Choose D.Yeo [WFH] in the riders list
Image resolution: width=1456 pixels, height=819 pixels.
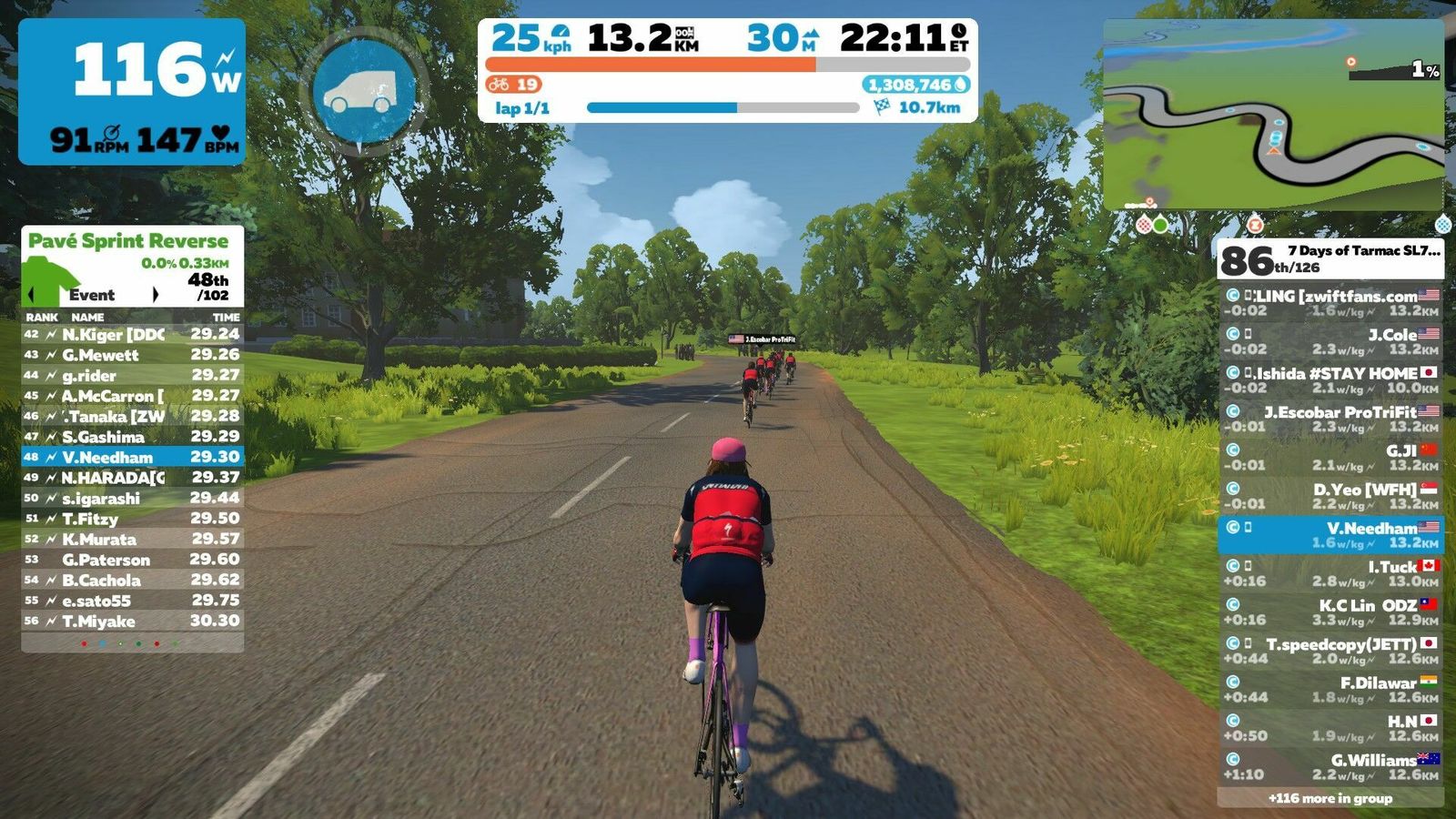[1330, 496]
